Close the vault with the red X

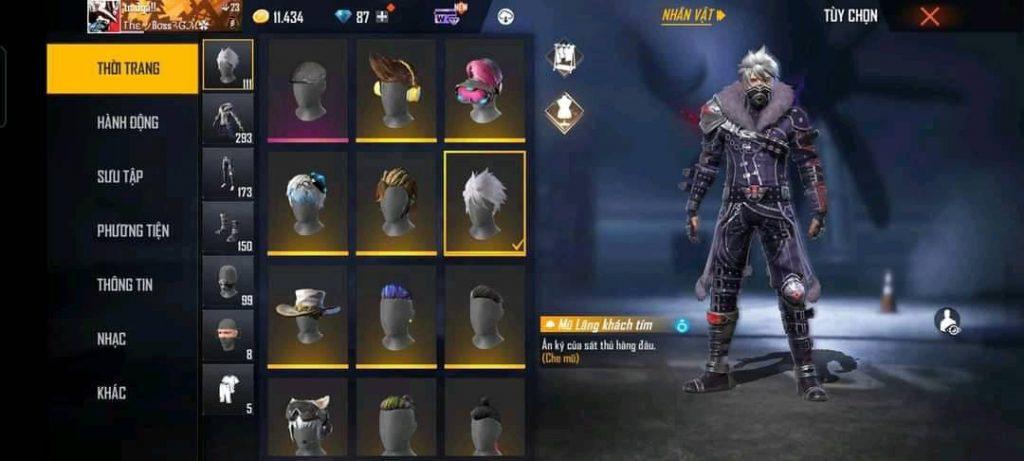pos(930,16)
